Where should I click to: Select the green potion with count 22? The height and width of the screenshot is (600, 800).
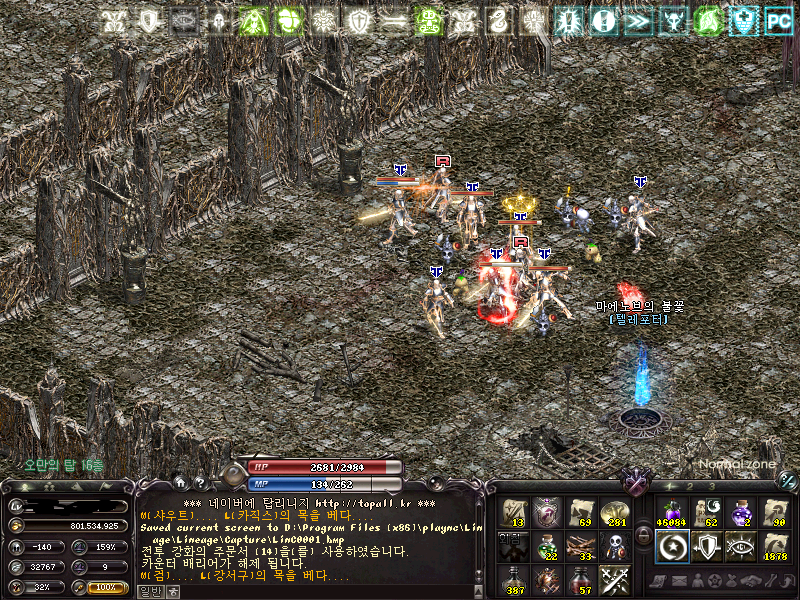point(547,546)
